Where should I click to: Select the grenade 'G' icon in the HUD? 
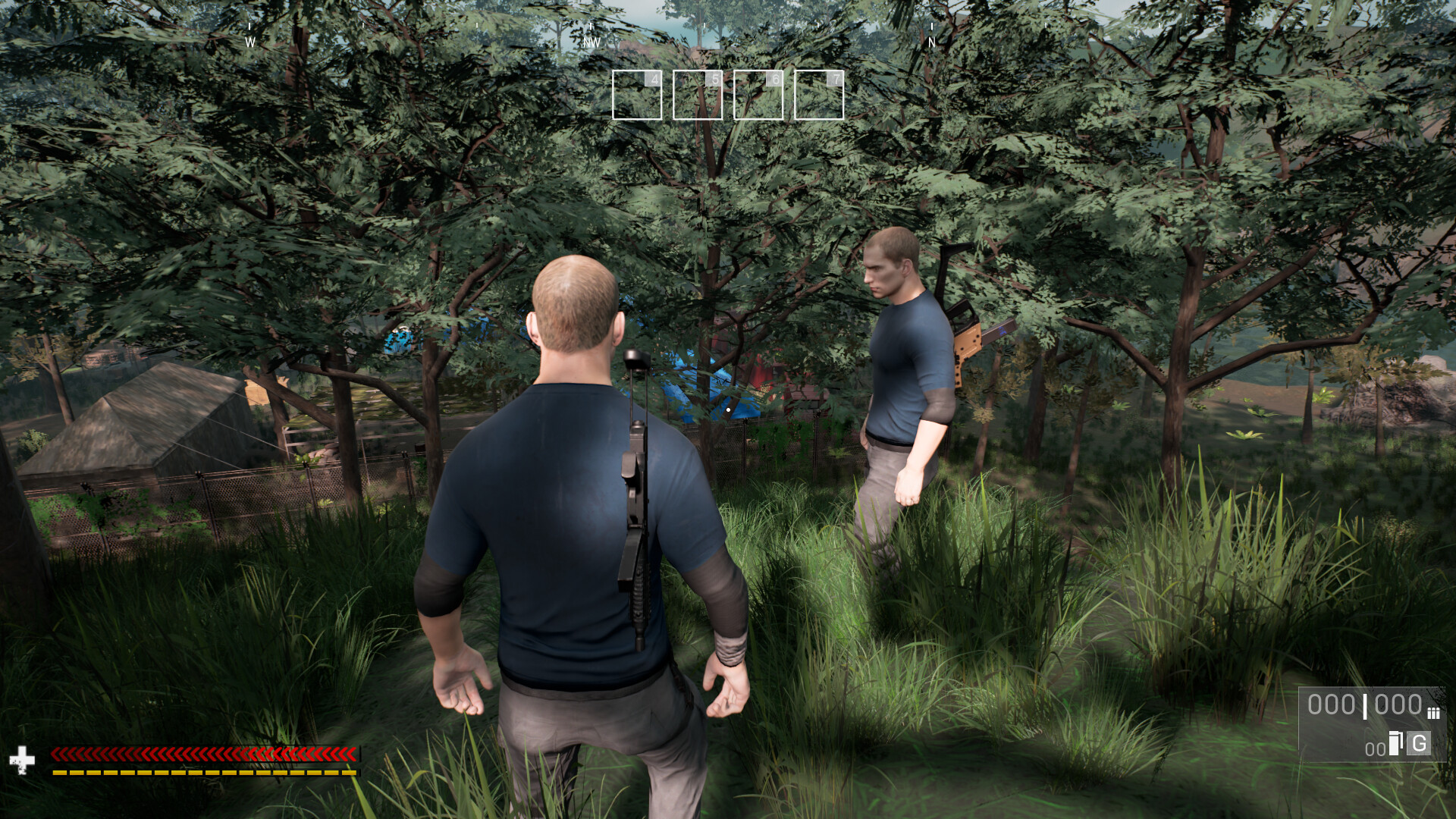coord(1419,744)
